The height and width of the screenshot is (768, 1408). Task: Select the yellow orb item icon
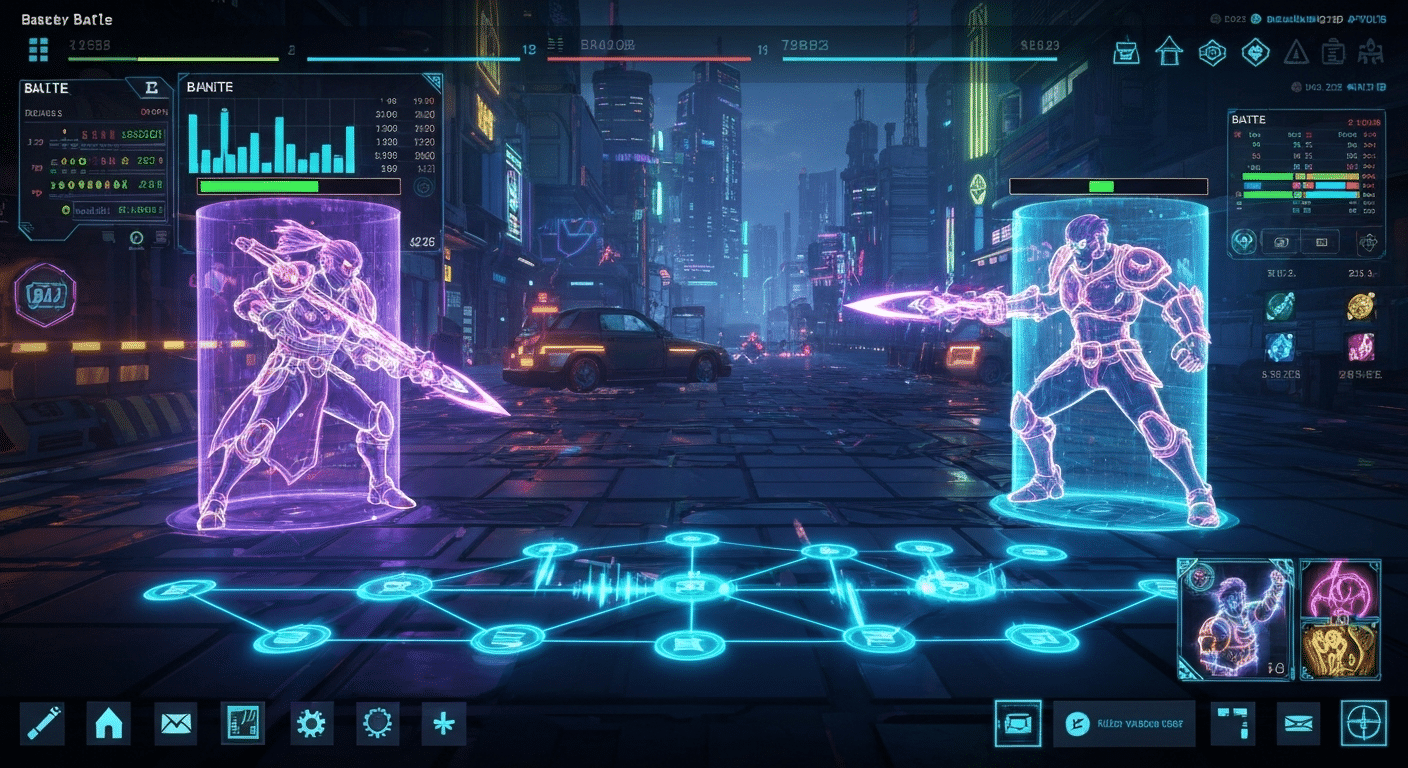point(1361,306)
